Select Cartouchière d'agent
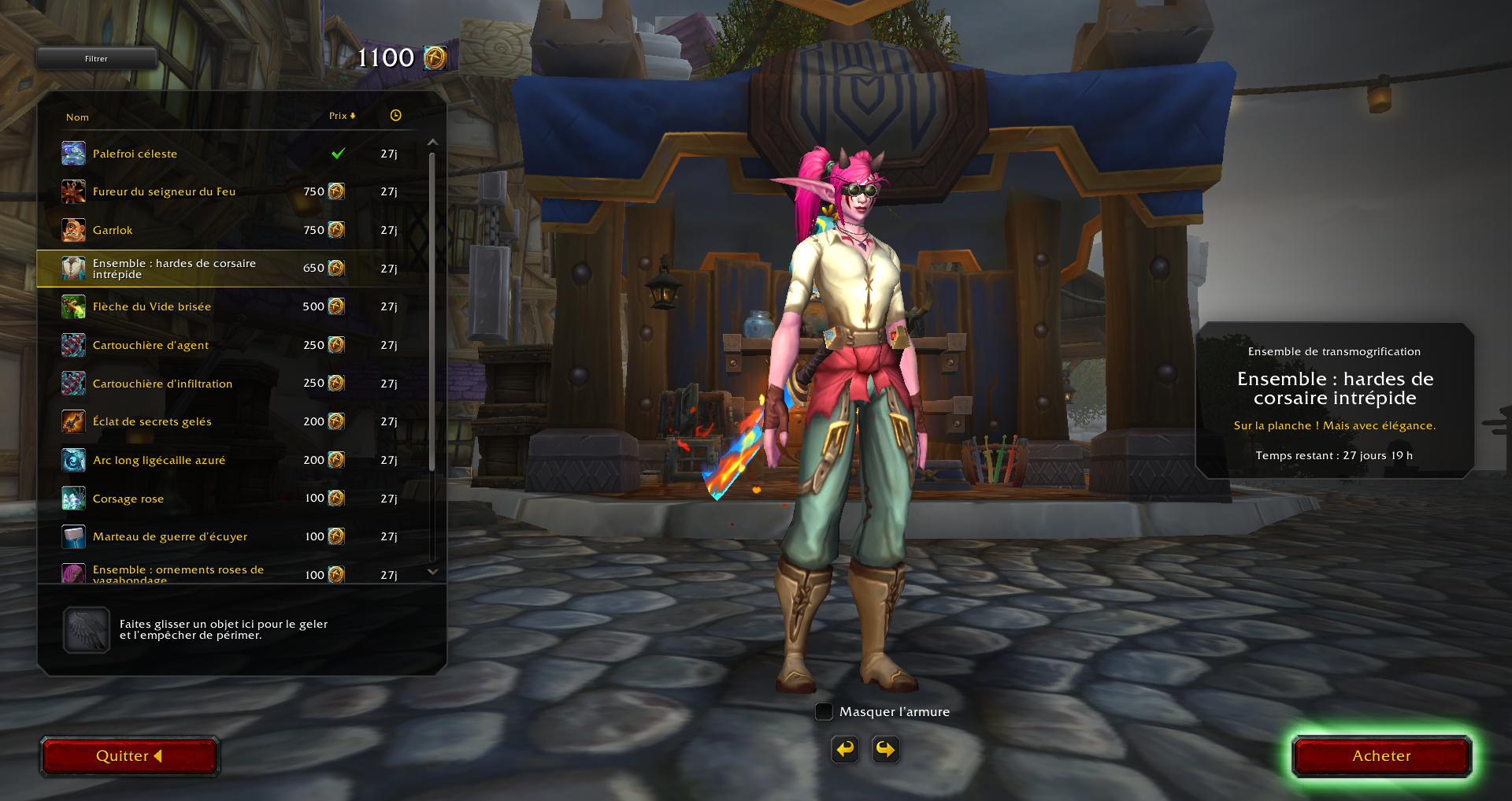The width and height of the screenshot is (1512, 801). pyautogui.click(x=150, y=345)
